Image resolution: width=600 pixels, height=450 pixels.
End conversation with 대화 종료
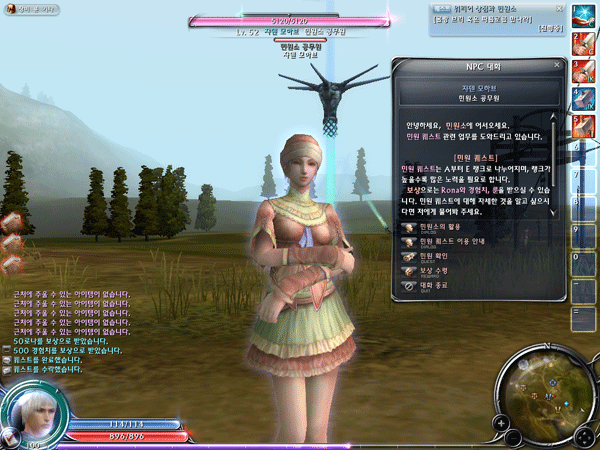click(x=438, y=285)
